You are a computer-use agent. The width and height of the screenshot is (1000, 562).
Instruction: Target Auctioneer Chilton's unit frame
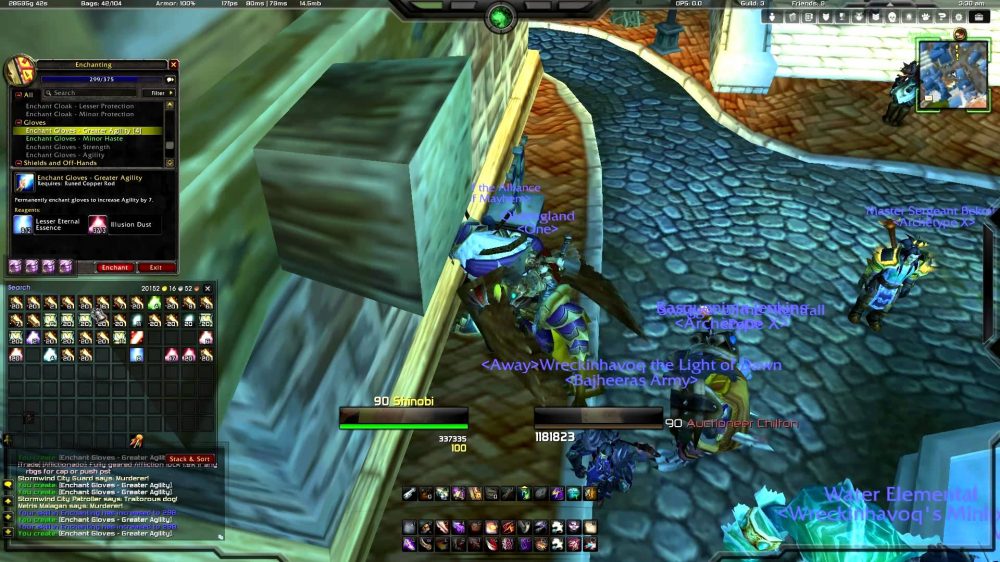click(598, 417)
